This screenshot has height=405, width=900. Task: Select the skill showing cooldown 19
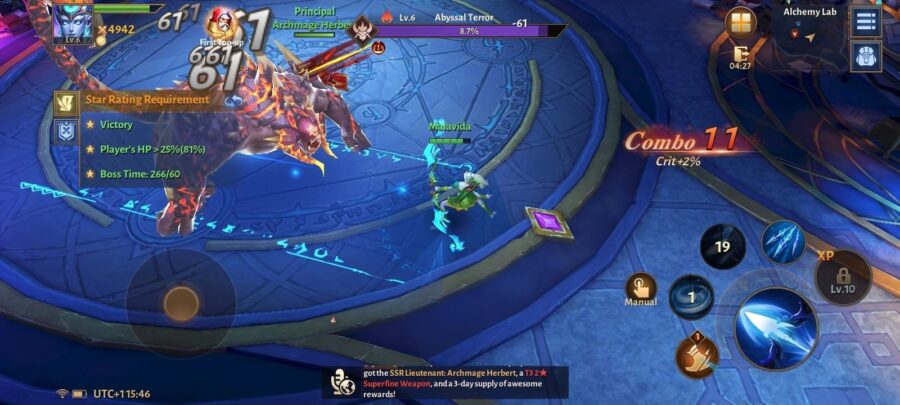(x=722, y=246)
